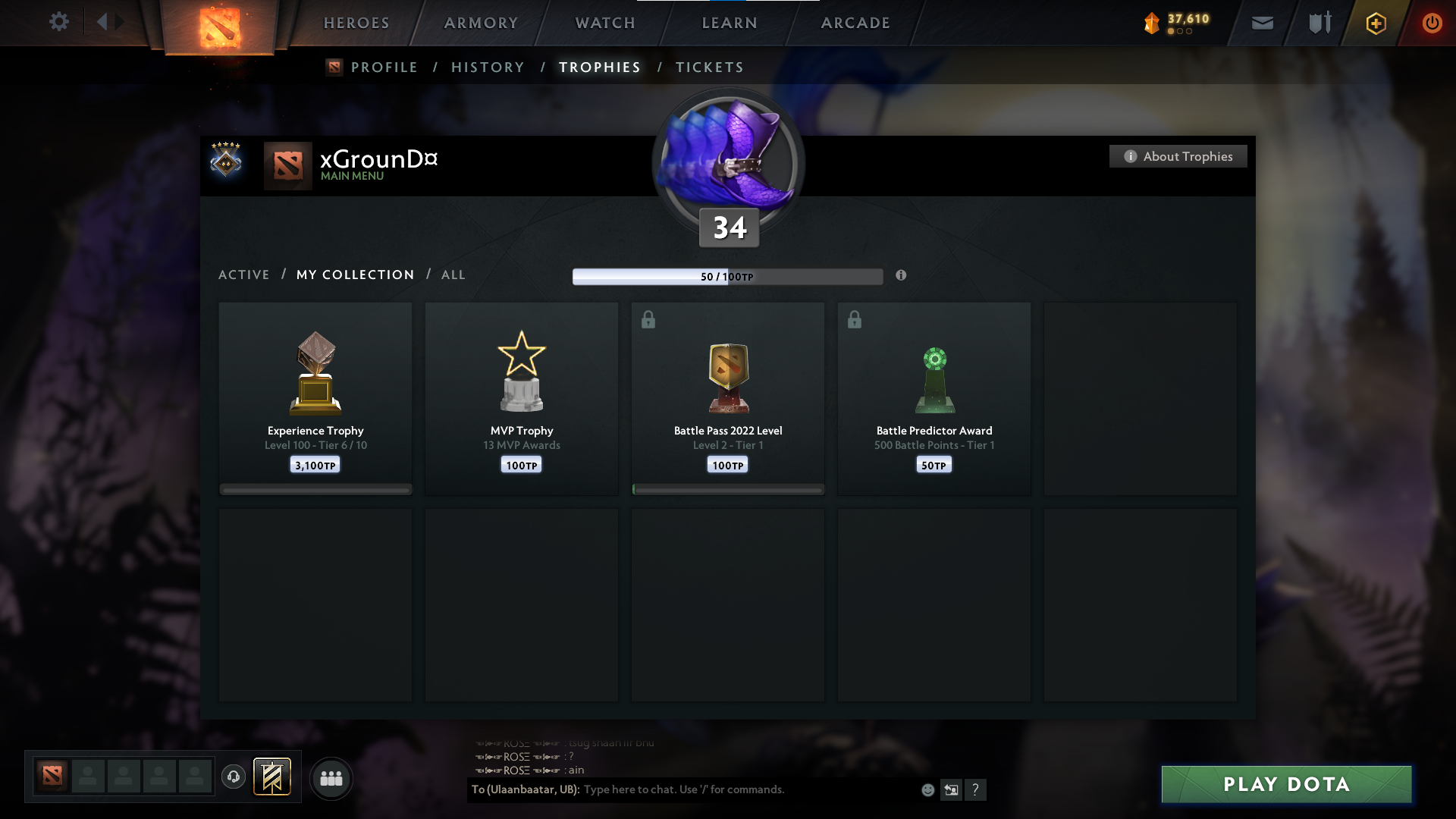Open the HISTORY tab
1456x819 pixels.
(x=488, y=67)
